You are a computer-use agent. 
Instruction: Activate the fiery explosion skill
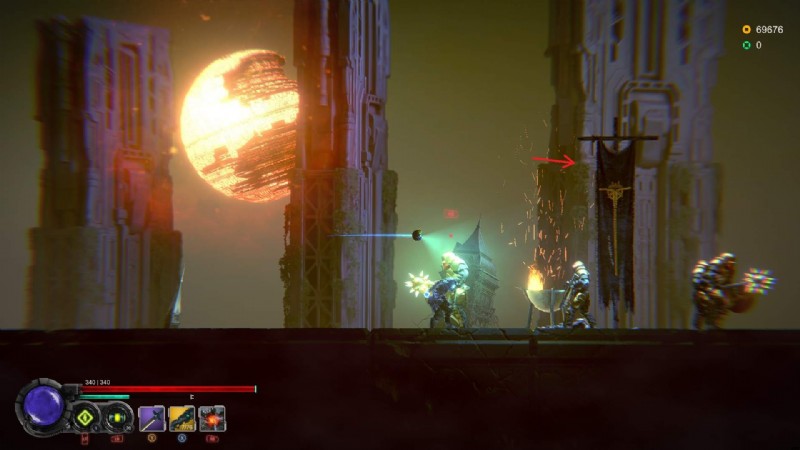[212, 418]
